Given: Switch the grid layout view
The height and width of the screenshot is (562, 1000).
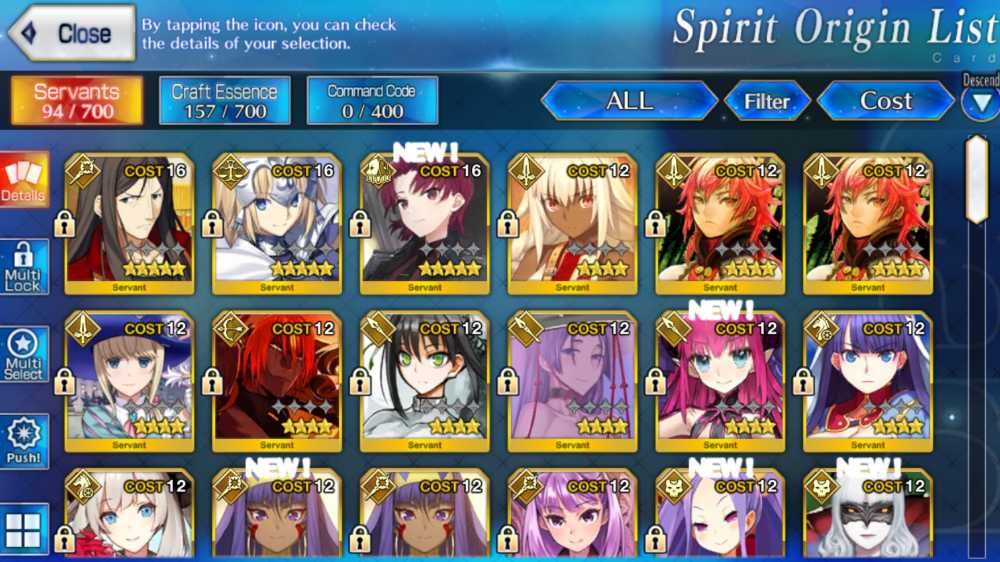Looking at the screenshot, I should coord(24,529).
